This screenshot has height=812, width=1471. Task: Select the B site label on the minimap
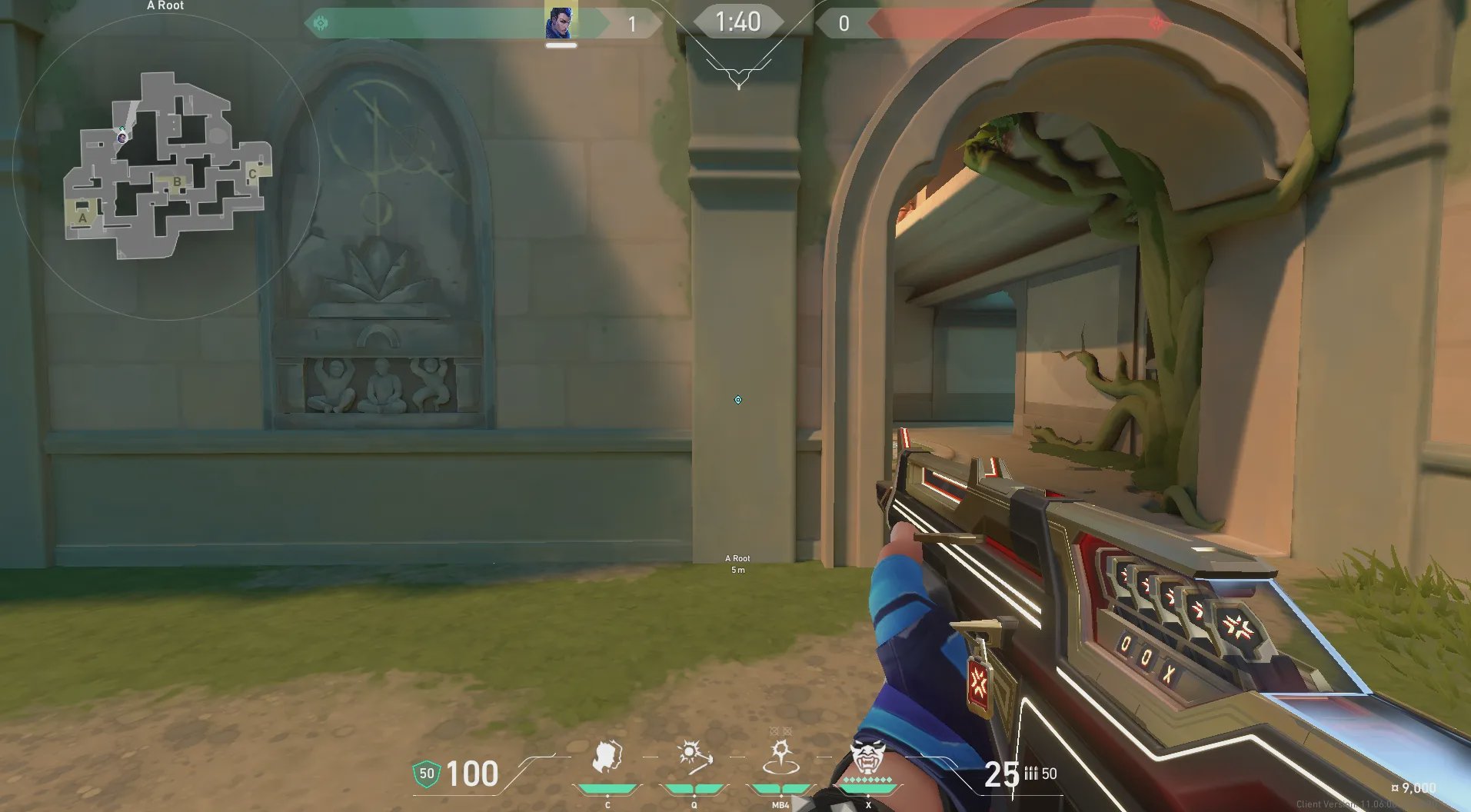coord(177,182)
